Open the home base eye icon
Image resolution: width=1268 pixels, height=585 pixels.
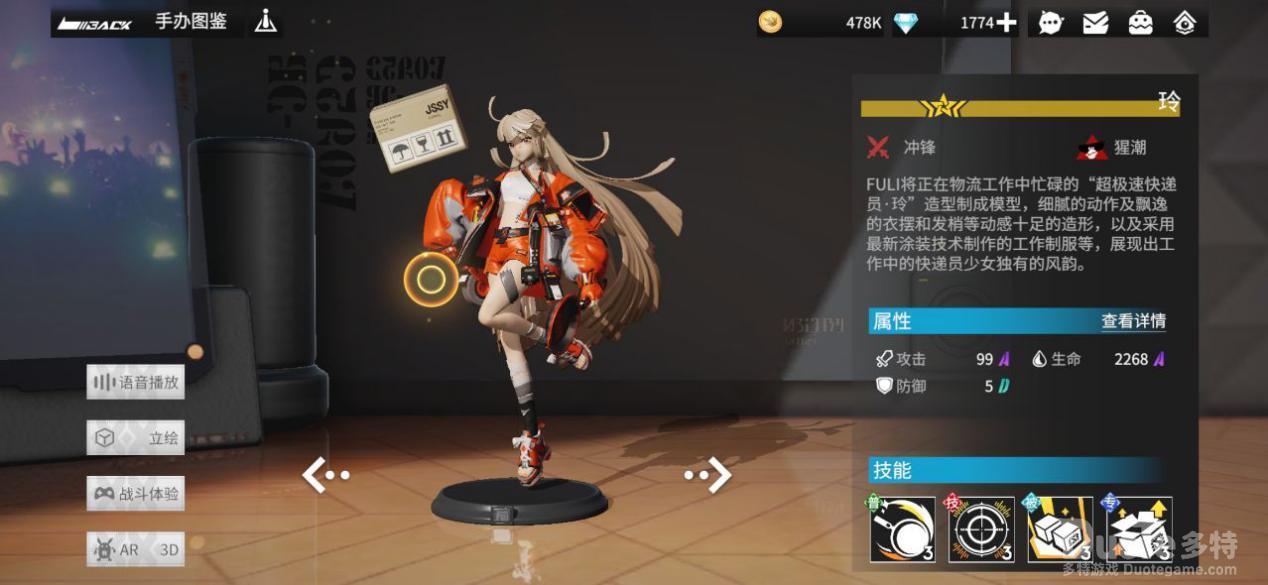click(x=1185, y=22)
